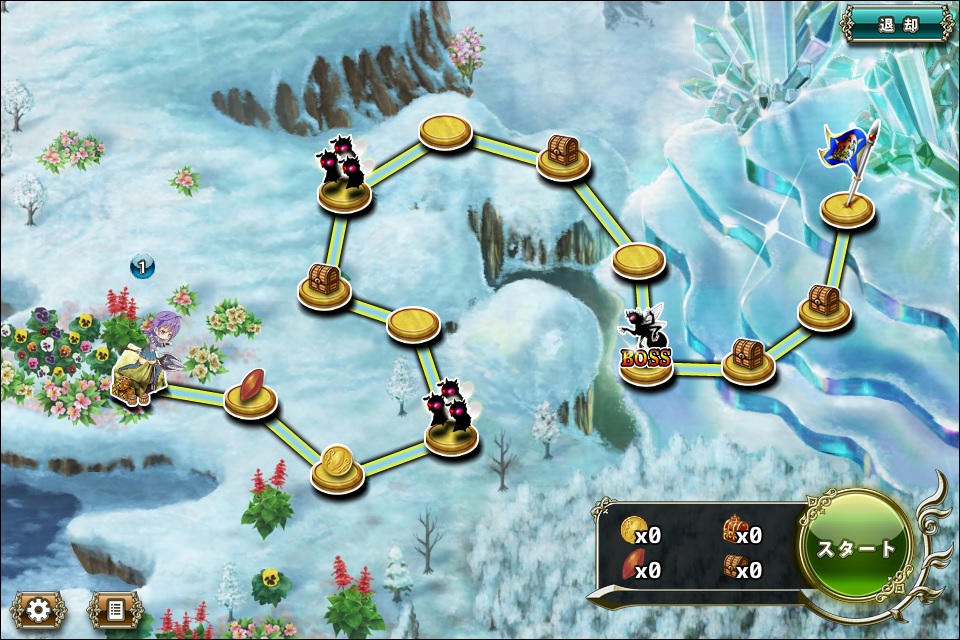Viewport: 960px width, 640px height.
Task: Select the 退却 retreat button
Action: tap(896, 24)
